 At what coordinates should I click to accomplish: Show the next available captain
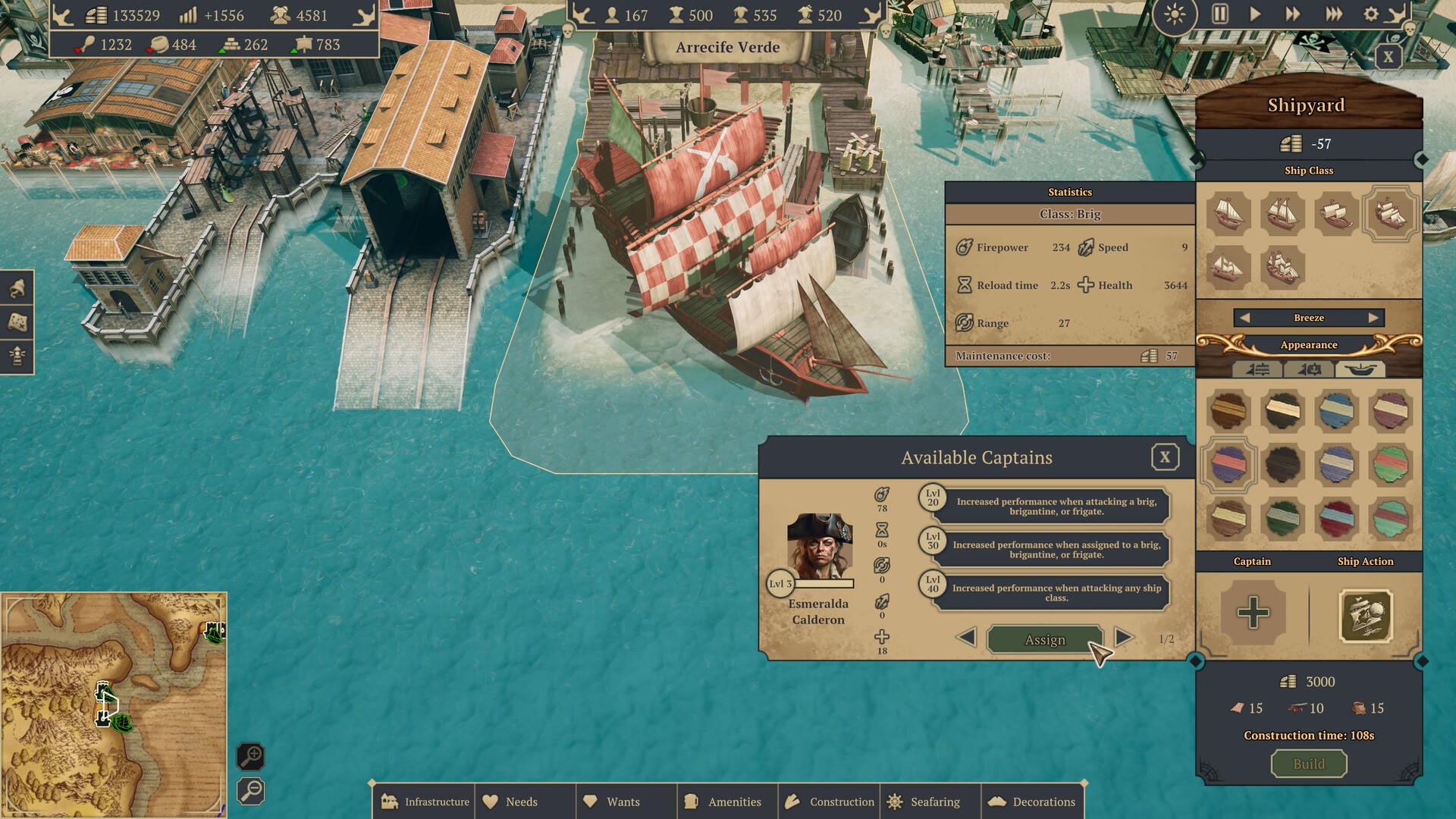[1124, 637]
